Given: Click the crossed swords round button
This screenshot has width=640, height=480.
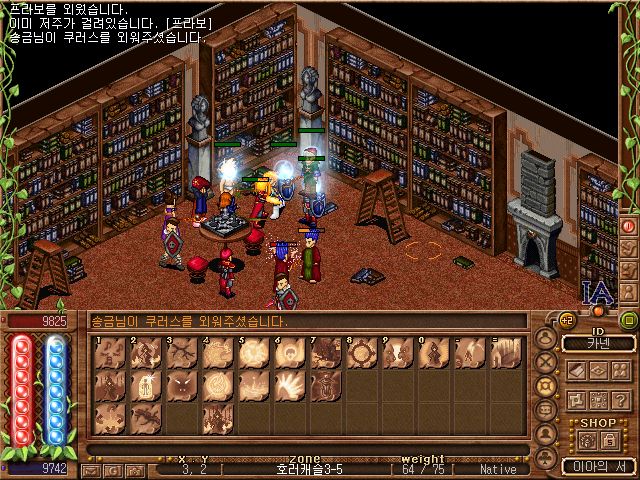Looking at the screenshot, I should click(546, 361).
